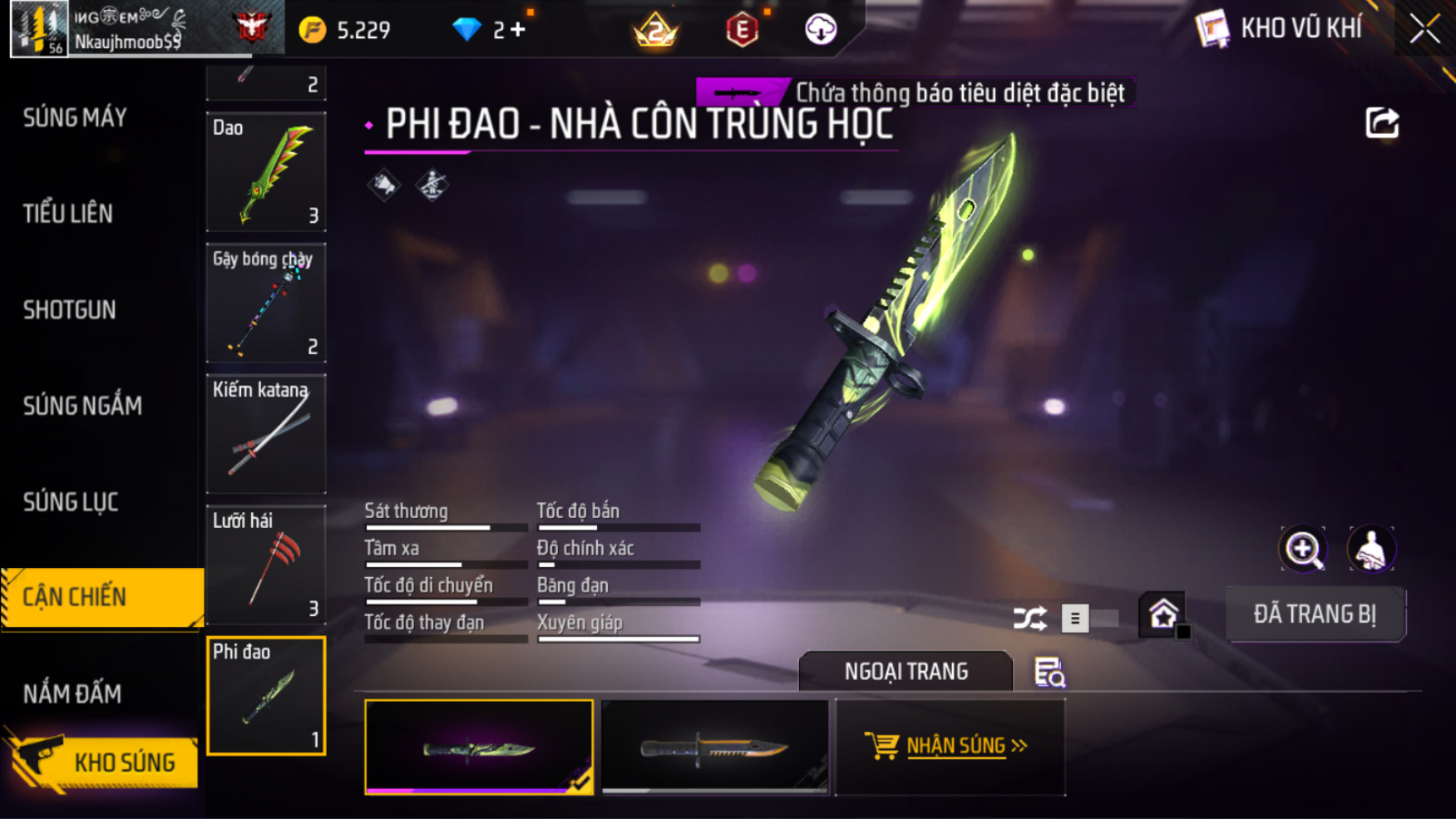Switch to TIỂU LIÊN weapons
The width and height of the screenshot is (1456, 819).
[68, 214]
